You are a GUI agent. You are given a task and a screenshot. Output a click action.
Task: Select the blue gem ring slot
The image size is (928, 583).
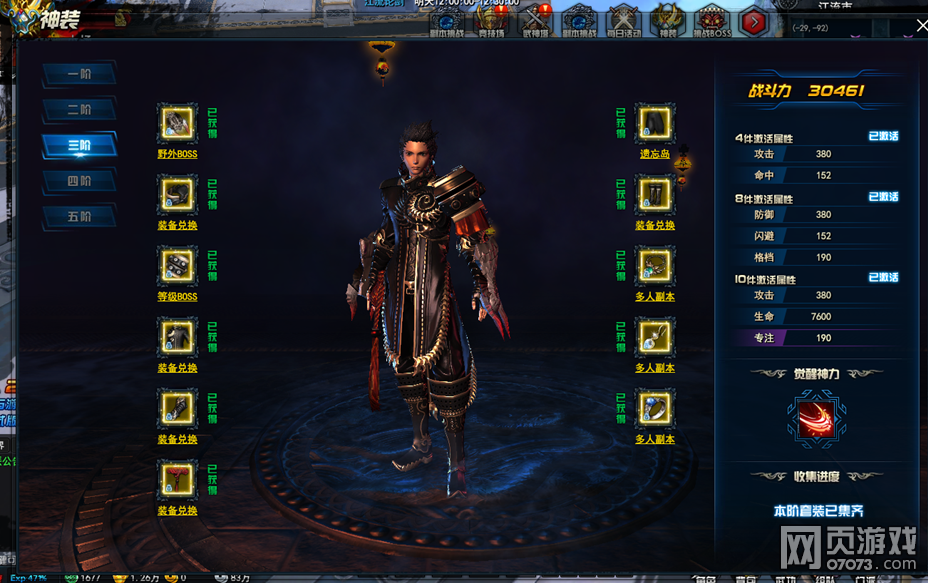pyautogui.click(x=655, y=408)
